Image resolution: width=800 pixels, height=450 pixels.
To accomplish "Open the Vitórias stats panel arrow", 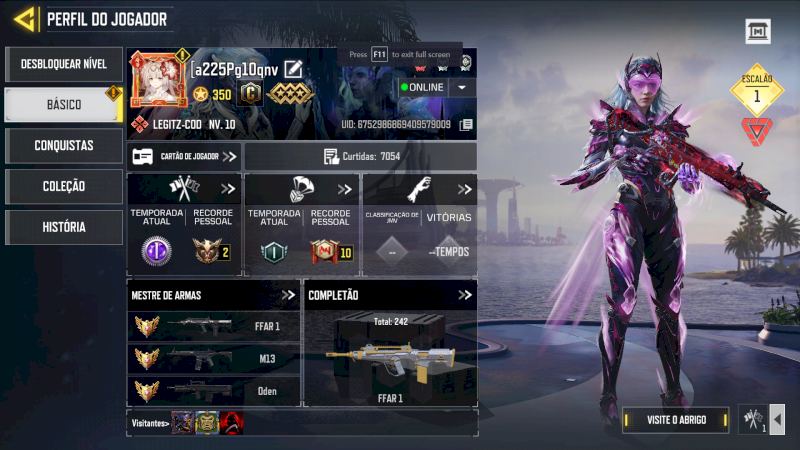I will [x=465, y=189].
